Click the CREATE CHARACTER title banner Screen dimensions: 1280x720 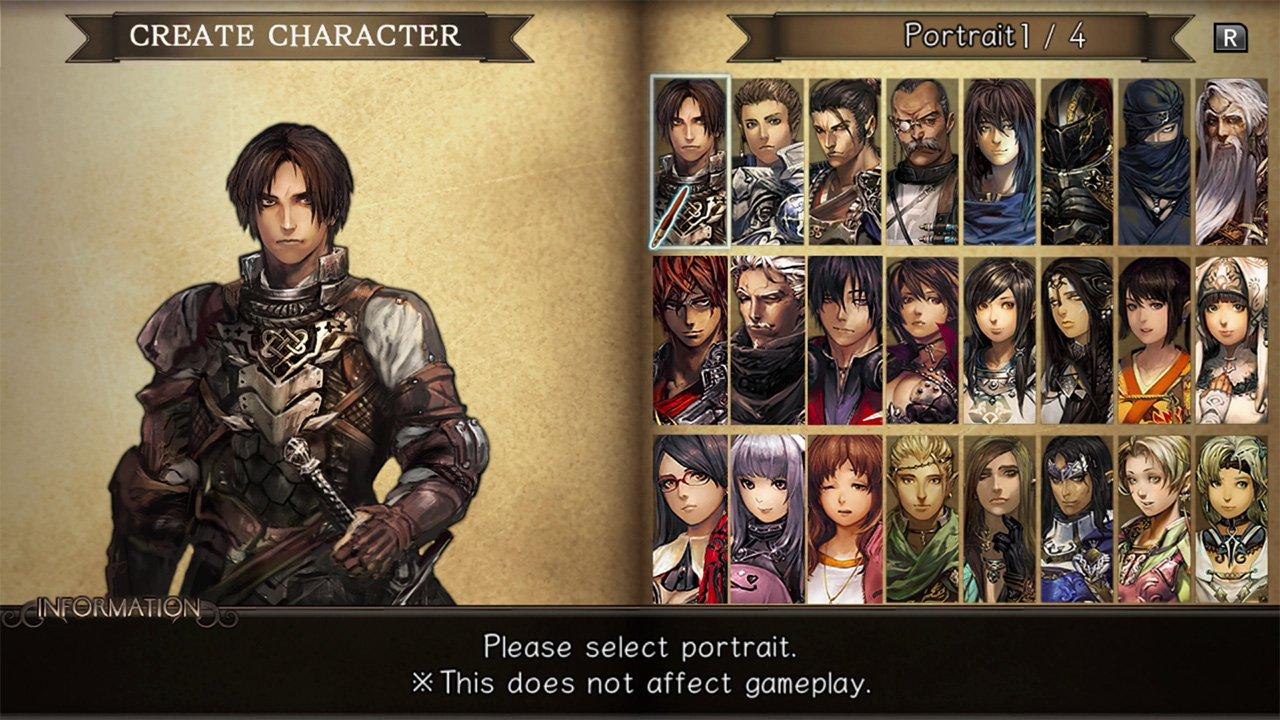[296, 33]
